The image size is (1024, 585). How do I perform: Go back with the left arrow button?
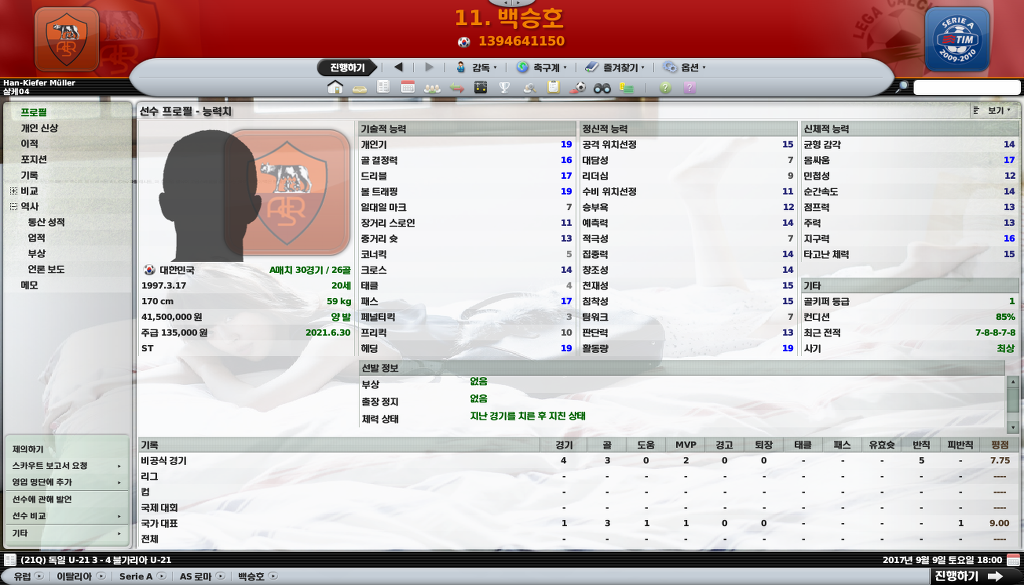coord(399,68)
